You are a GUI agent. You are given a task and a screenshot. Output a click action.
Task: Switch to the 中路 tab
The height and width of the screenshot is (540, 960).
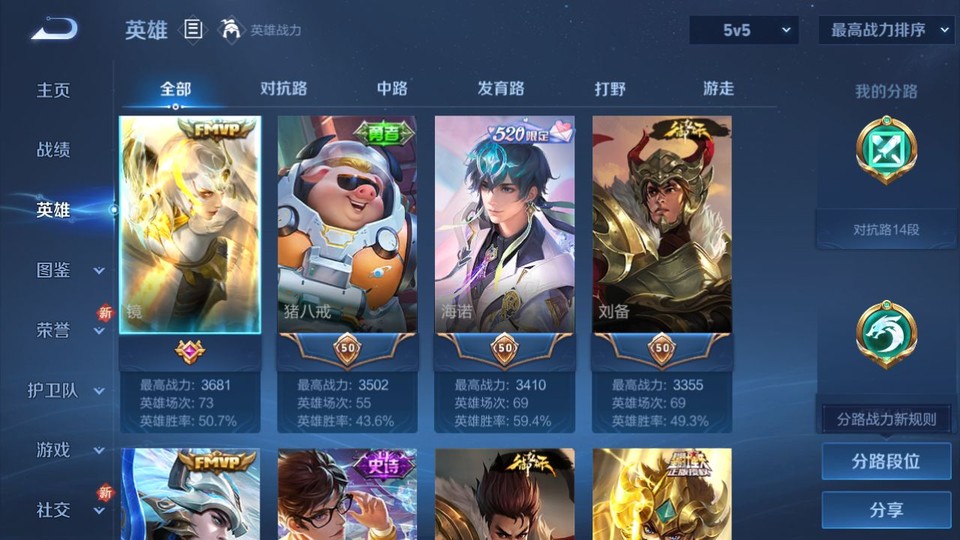(392, 88)
